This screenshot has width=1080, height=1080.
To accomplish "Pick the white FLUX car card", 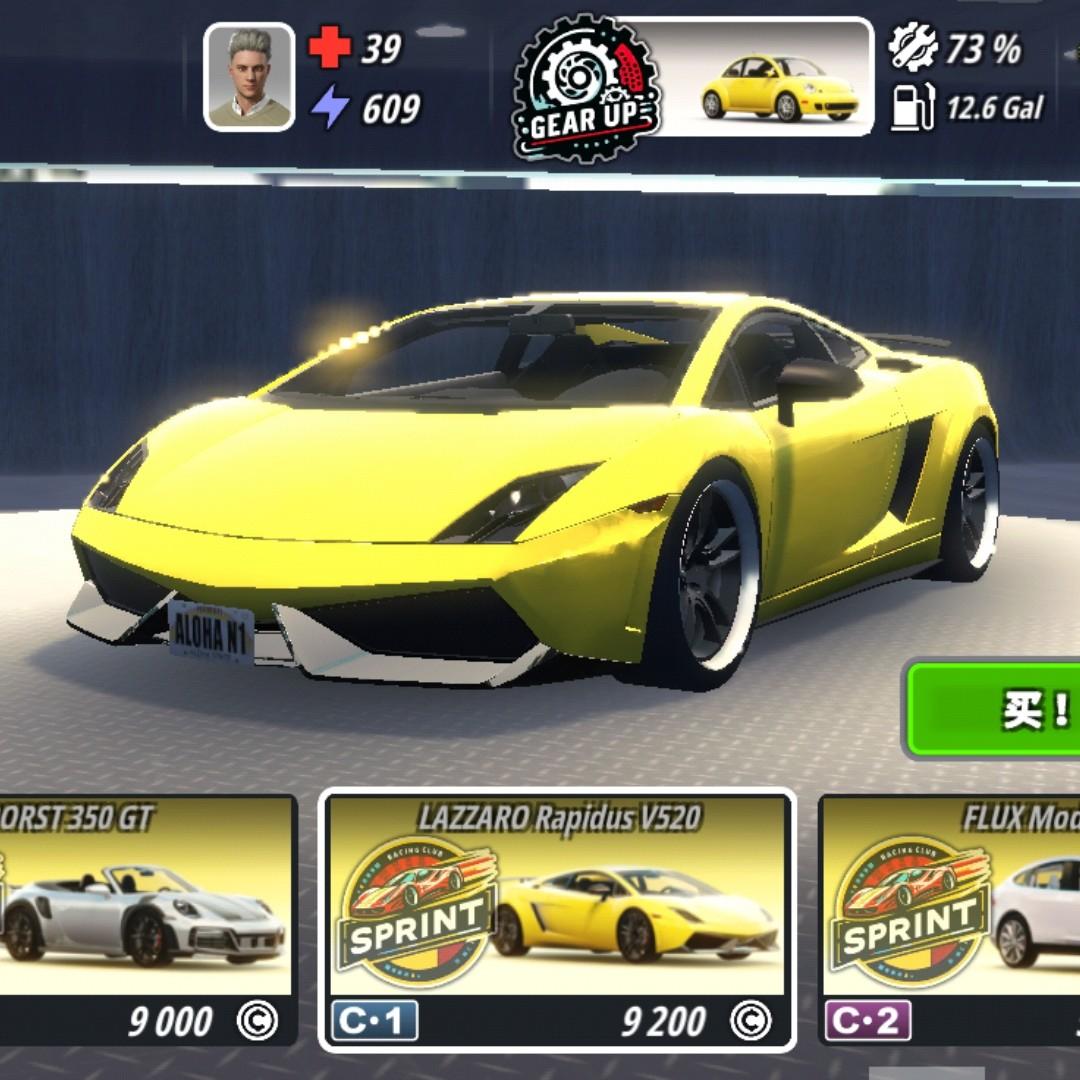I will pyautogui.click(x=950, y=920).
